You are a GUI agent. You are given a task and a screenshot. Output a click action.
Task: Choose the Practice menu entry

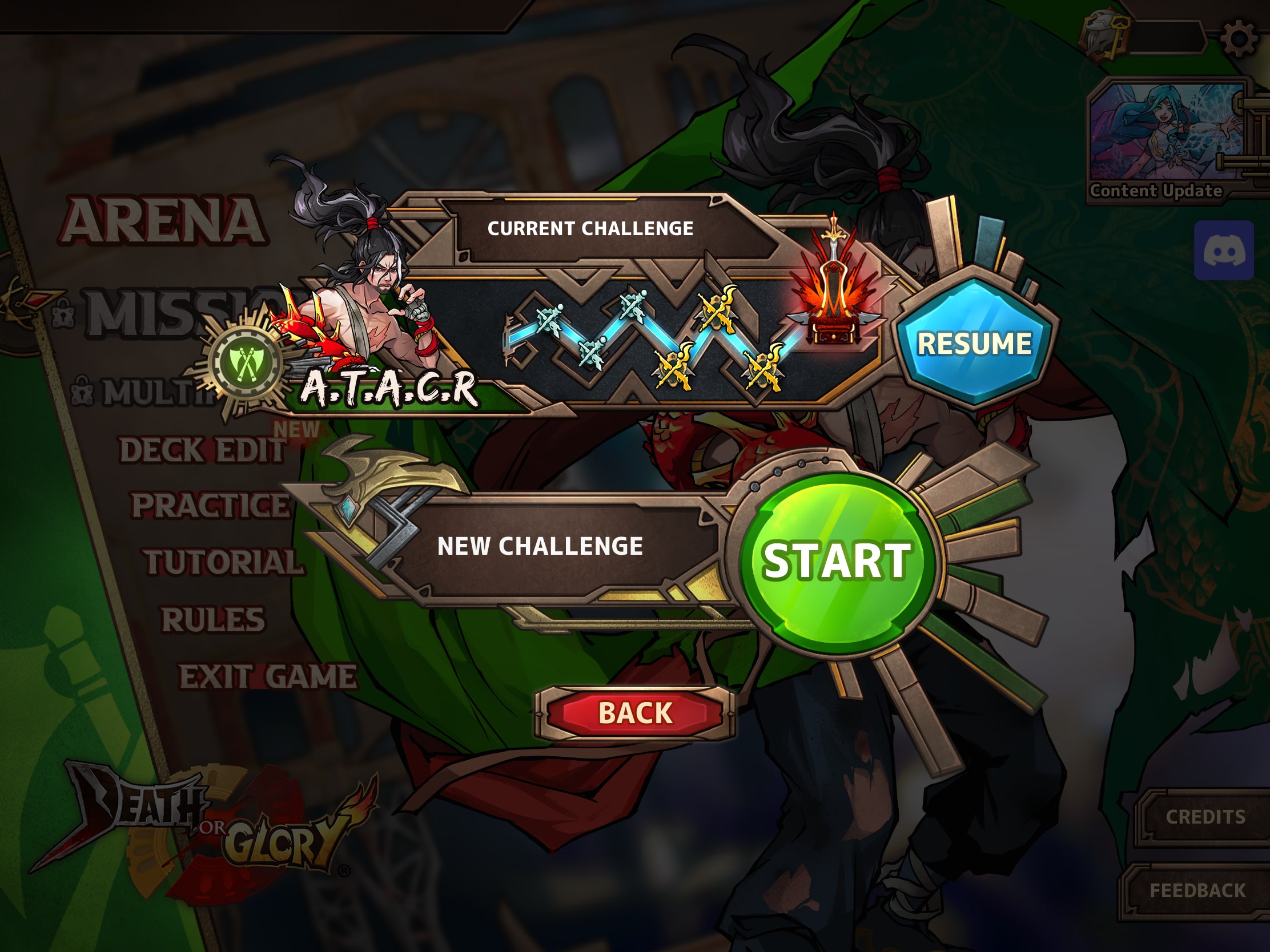(210, 506)
